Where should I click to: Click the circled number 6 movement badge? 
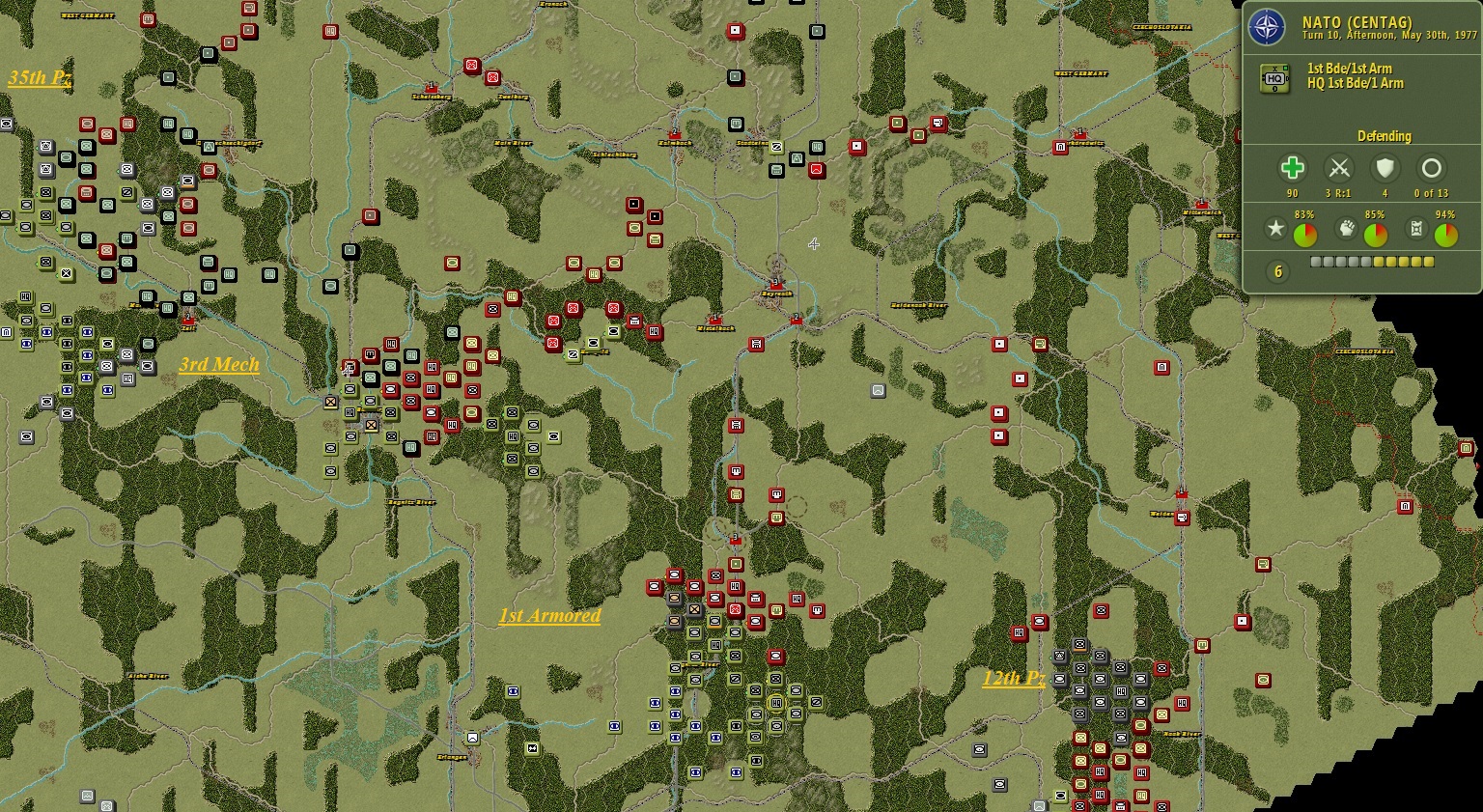(x=1276, y=271)
